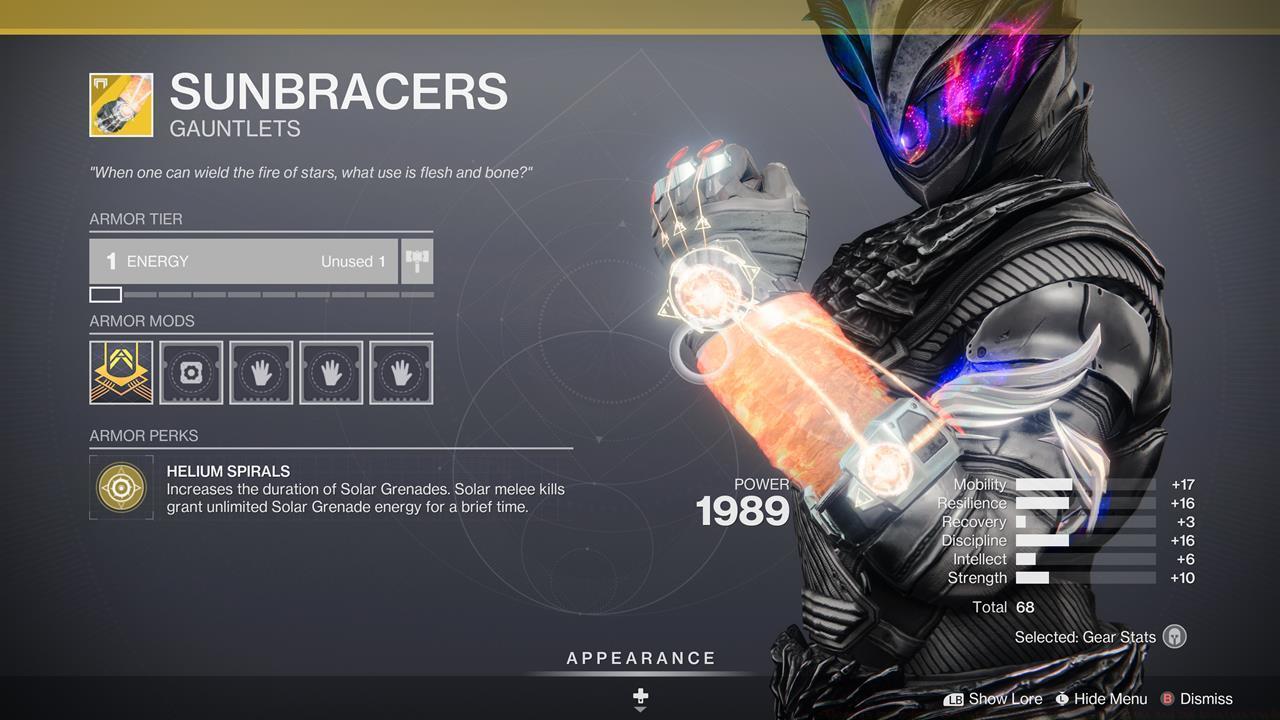Select the Helium Spirals perk icon

(x=120, y=487)
